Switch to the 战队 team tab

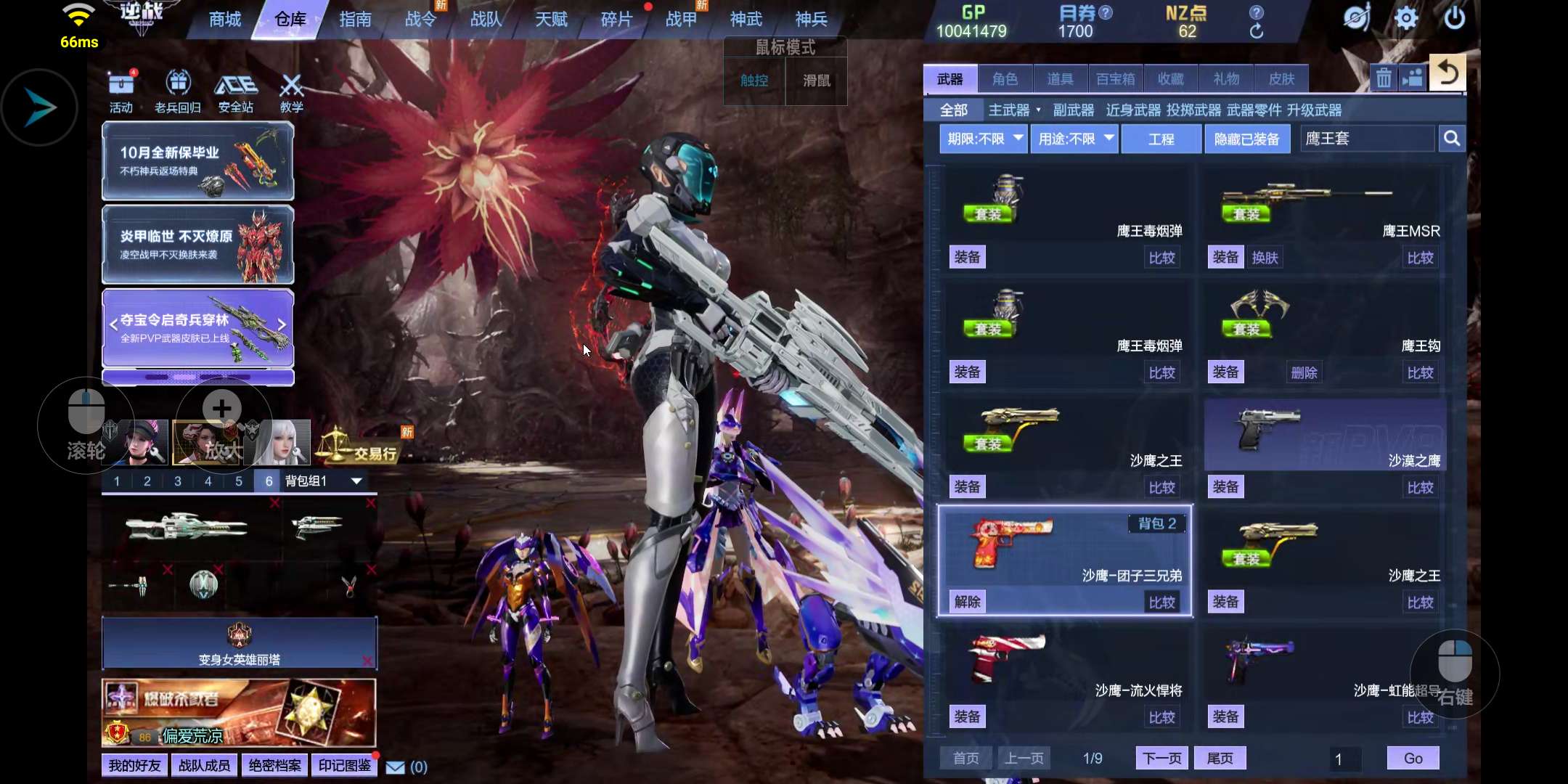(486, 20)
